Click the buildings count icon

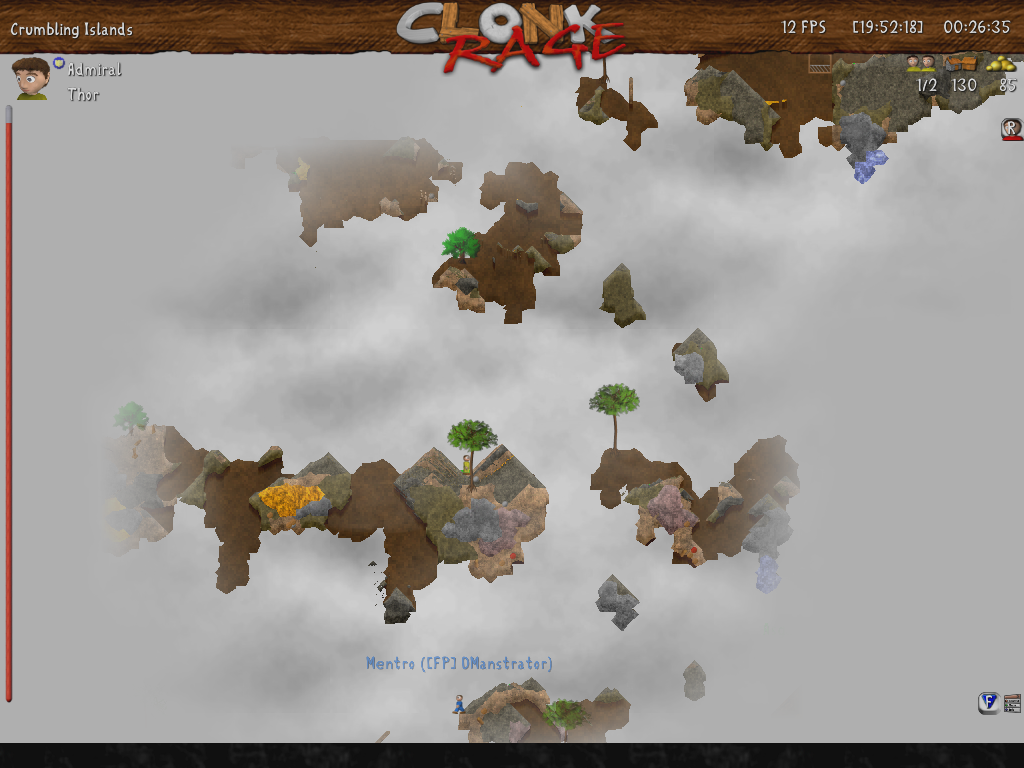[961, 64]
